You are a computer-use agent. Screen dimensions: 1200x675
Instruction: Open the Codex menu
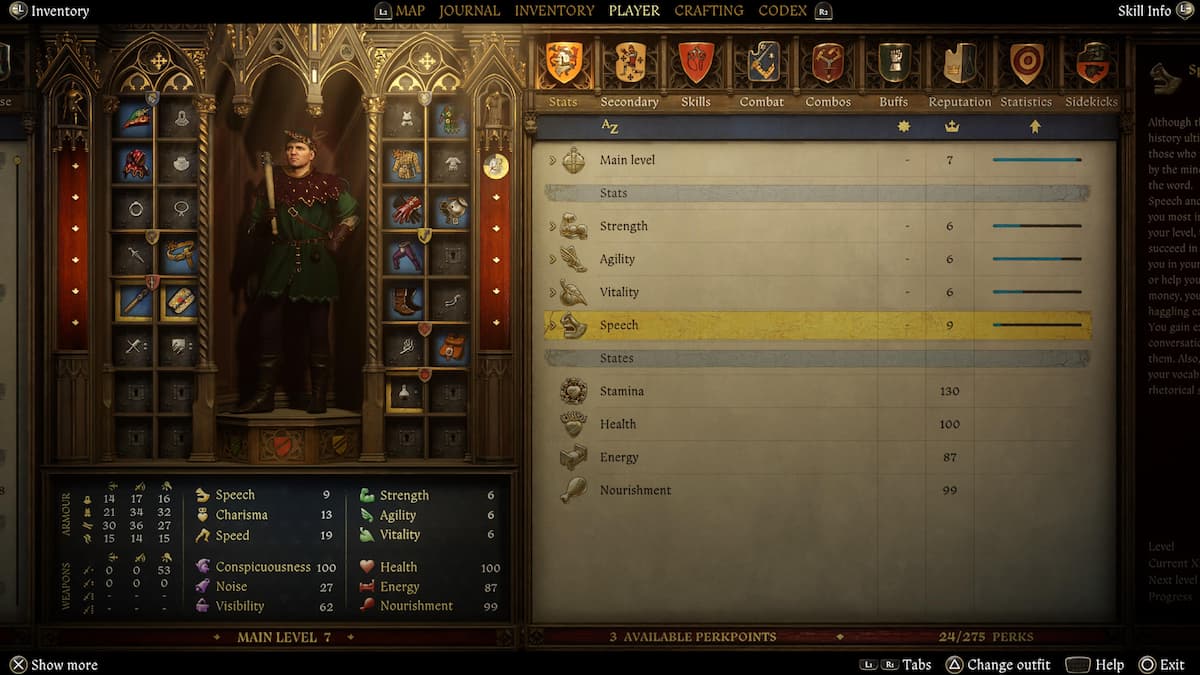(x=783, y=11)
